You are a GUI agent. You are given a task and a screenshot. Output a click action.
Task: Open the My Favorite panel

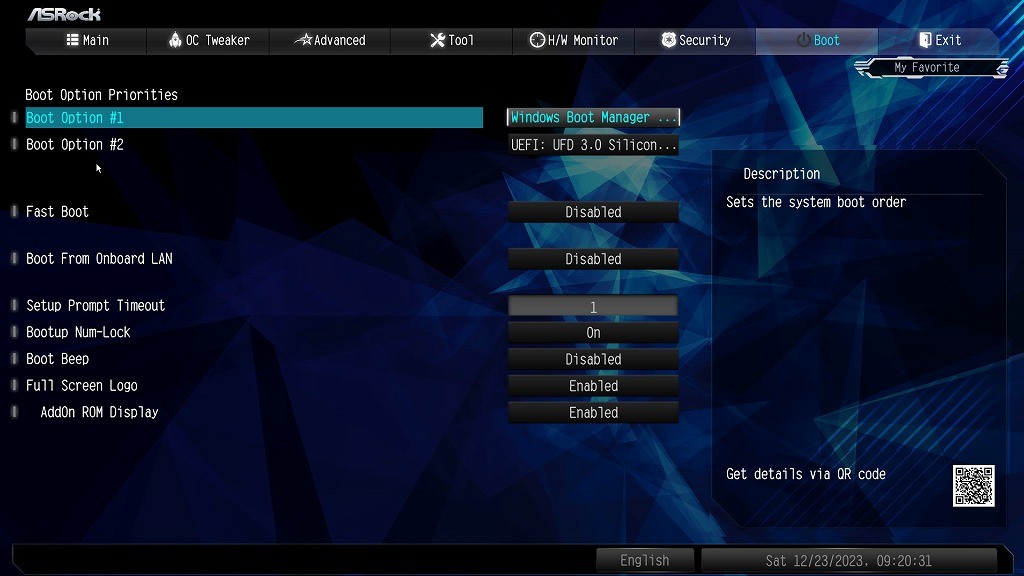tap(927, 68)
